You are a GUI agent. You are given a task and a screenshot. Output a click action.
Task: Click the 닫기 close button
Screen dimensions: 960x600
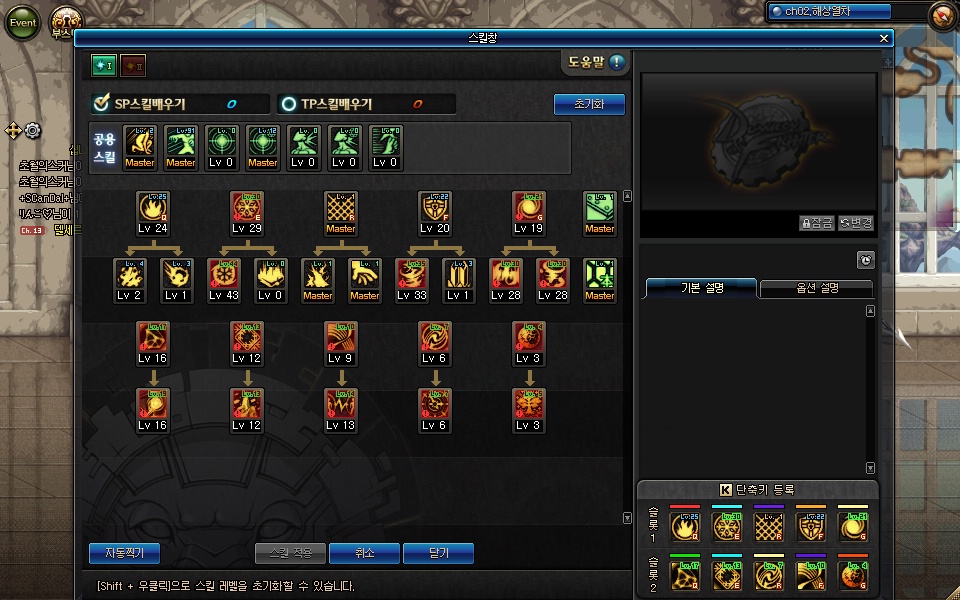(x=438, y=552)
